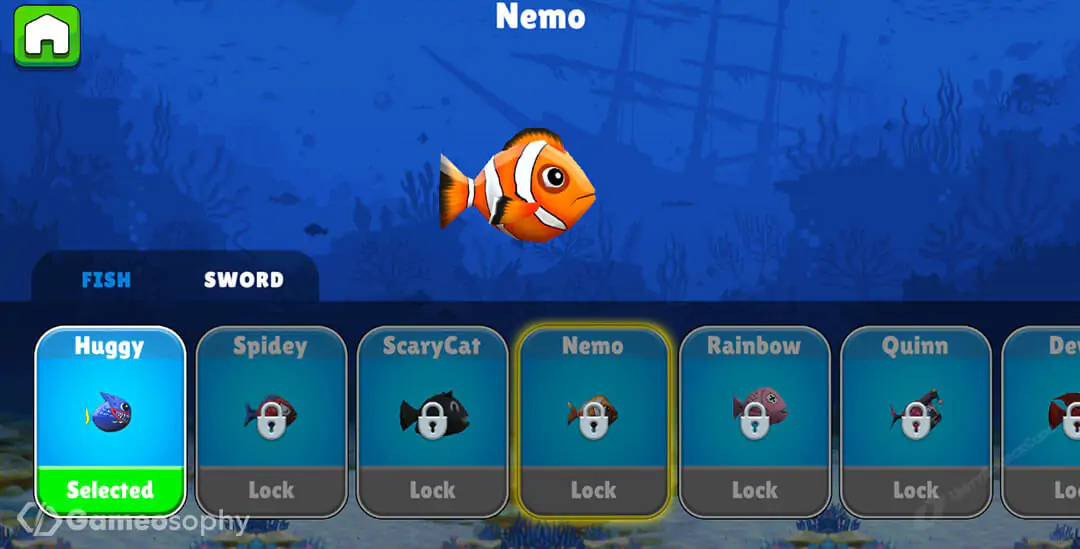Select the Huggy fish card
1080x549 pixels.
point(110,422)
